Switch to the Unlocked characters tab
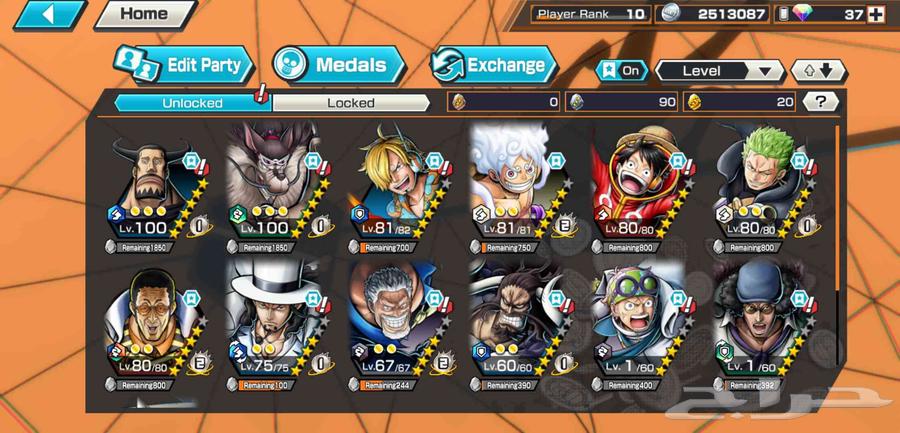The width and height of the screenshot is (900, 433). [x=192, y=102]
